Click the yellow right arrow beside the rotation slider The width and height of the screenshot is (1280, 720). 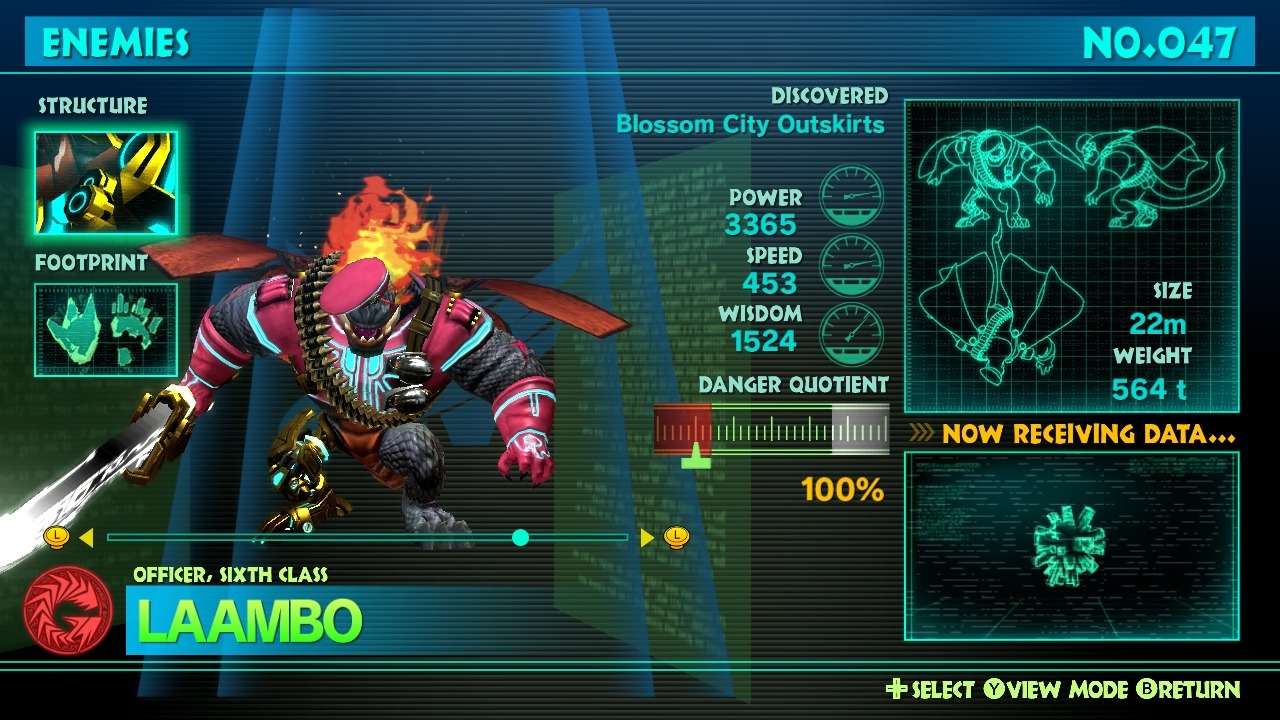(x=647, y=538)
